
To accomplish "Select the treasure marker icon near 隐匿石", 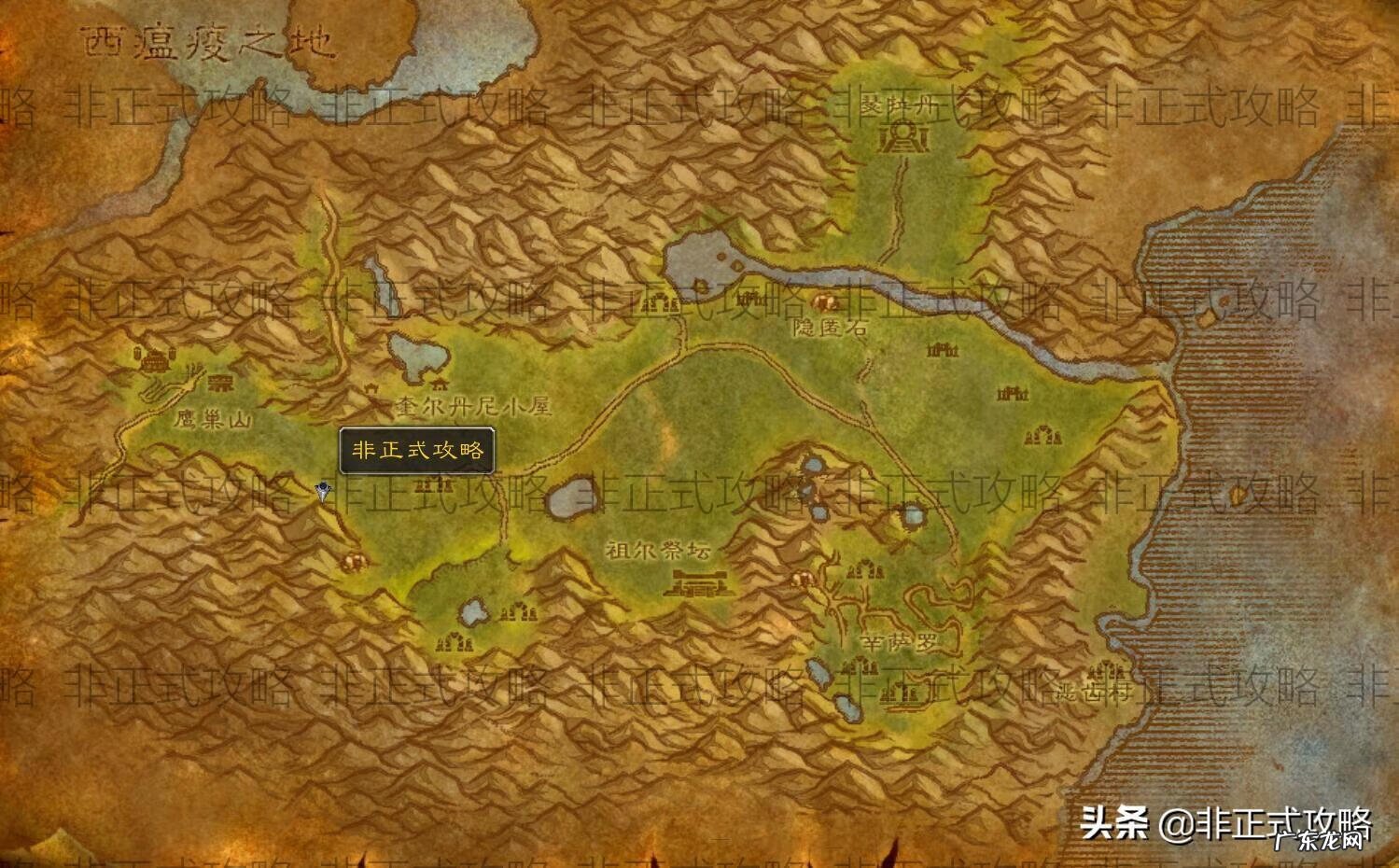I will coord(823,301).
